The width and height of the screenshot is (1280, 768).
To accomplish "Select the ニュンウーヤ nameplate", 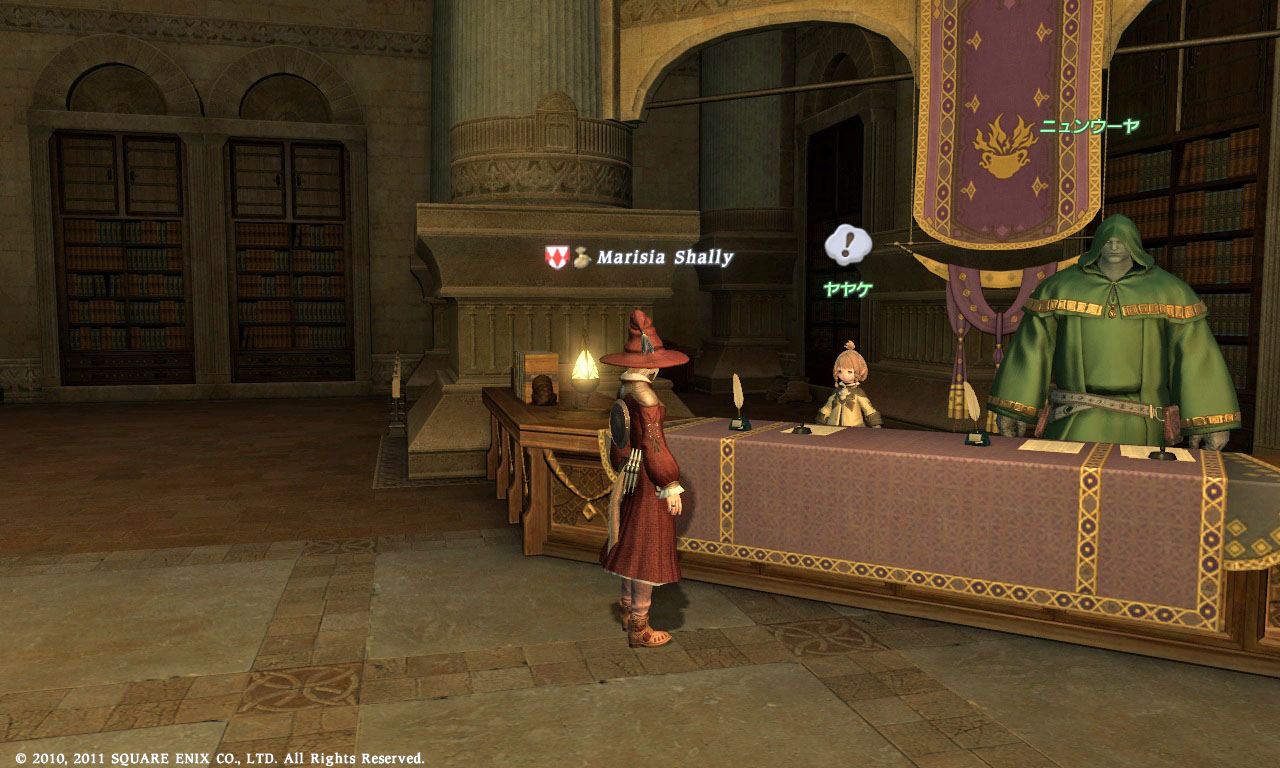I will [1089, 127].
